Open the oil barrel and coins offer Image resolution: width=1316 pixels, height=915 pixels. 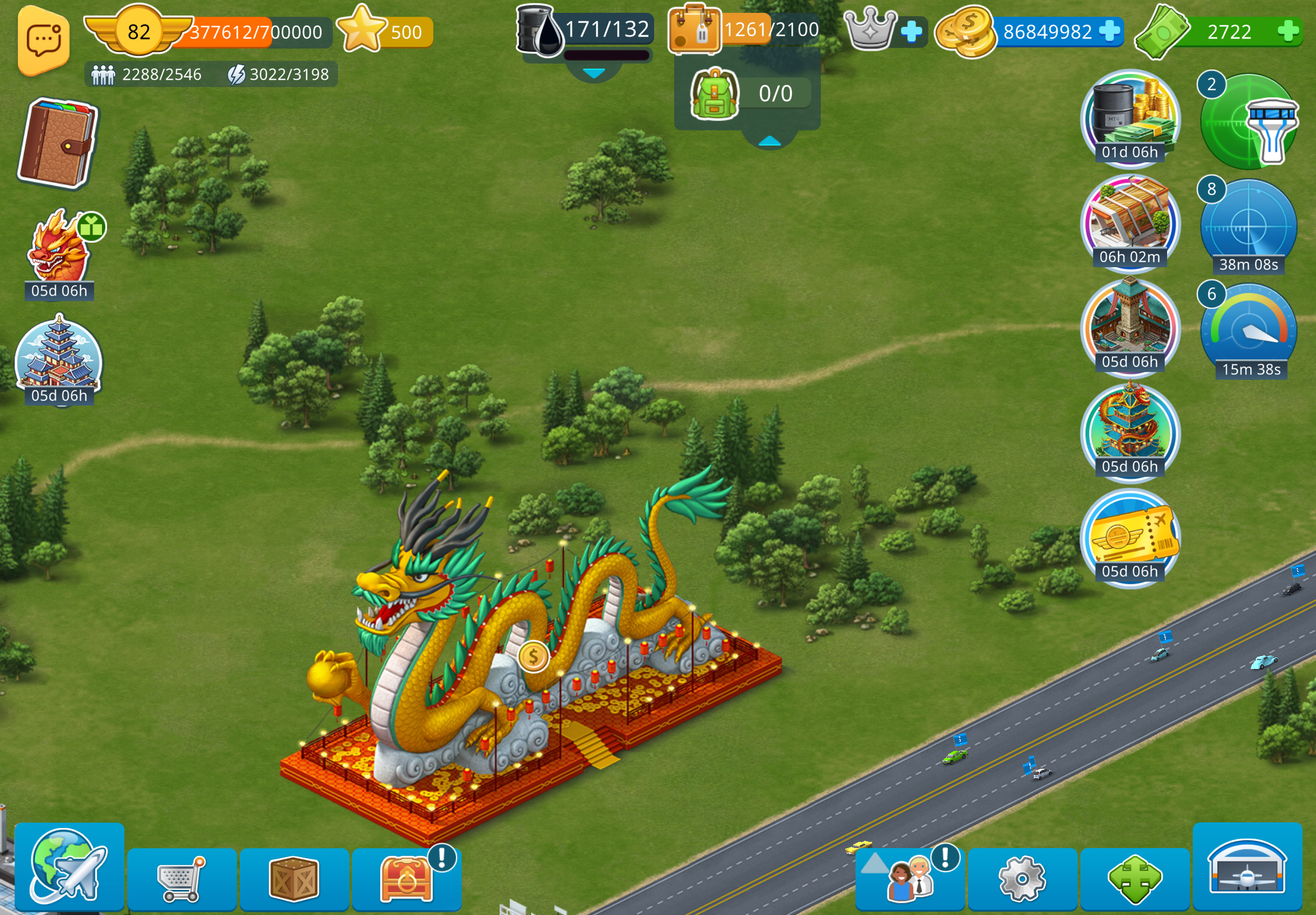point(1130,118)
